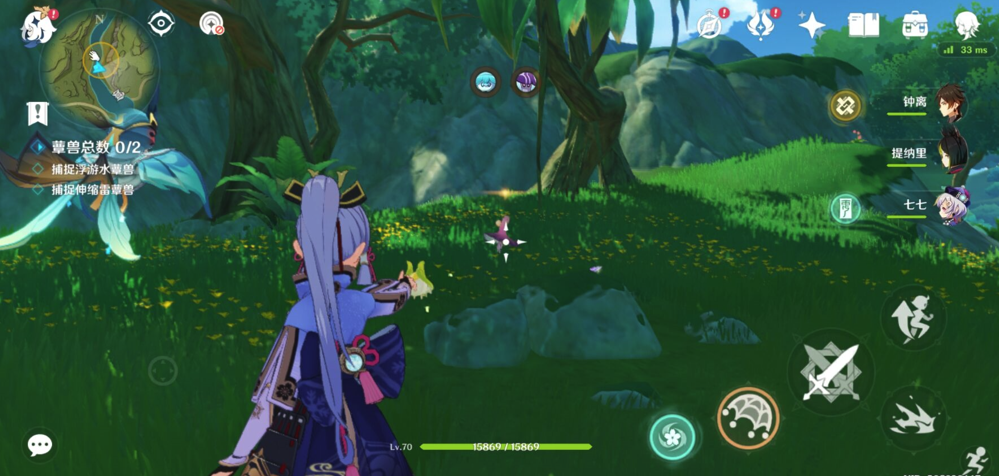This screenshot has width=999, height=476.
Task: Open the adventurer handbook book icon
Action: coord(863,26)
